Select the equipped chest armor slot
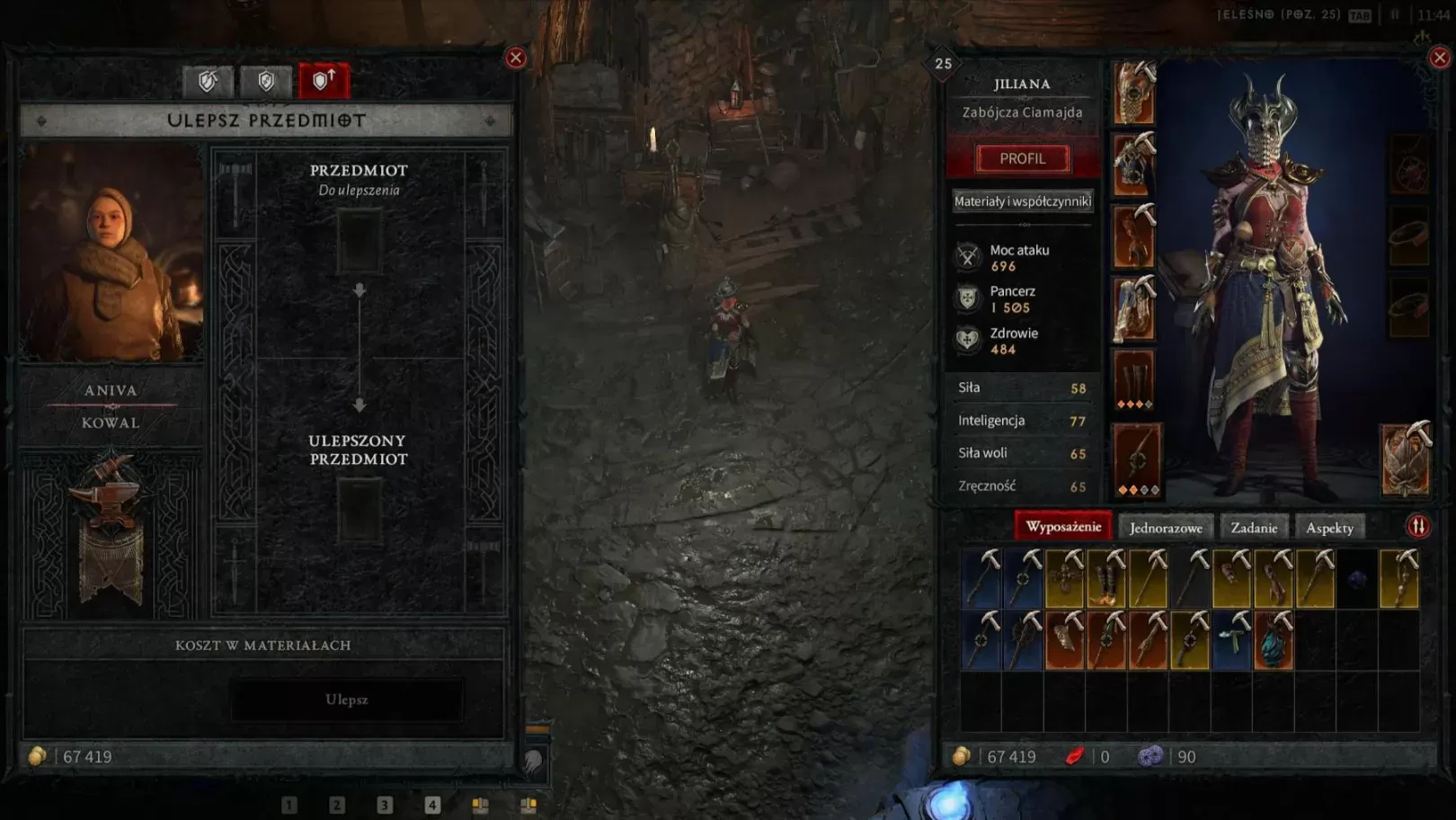 pos(1133,165)
